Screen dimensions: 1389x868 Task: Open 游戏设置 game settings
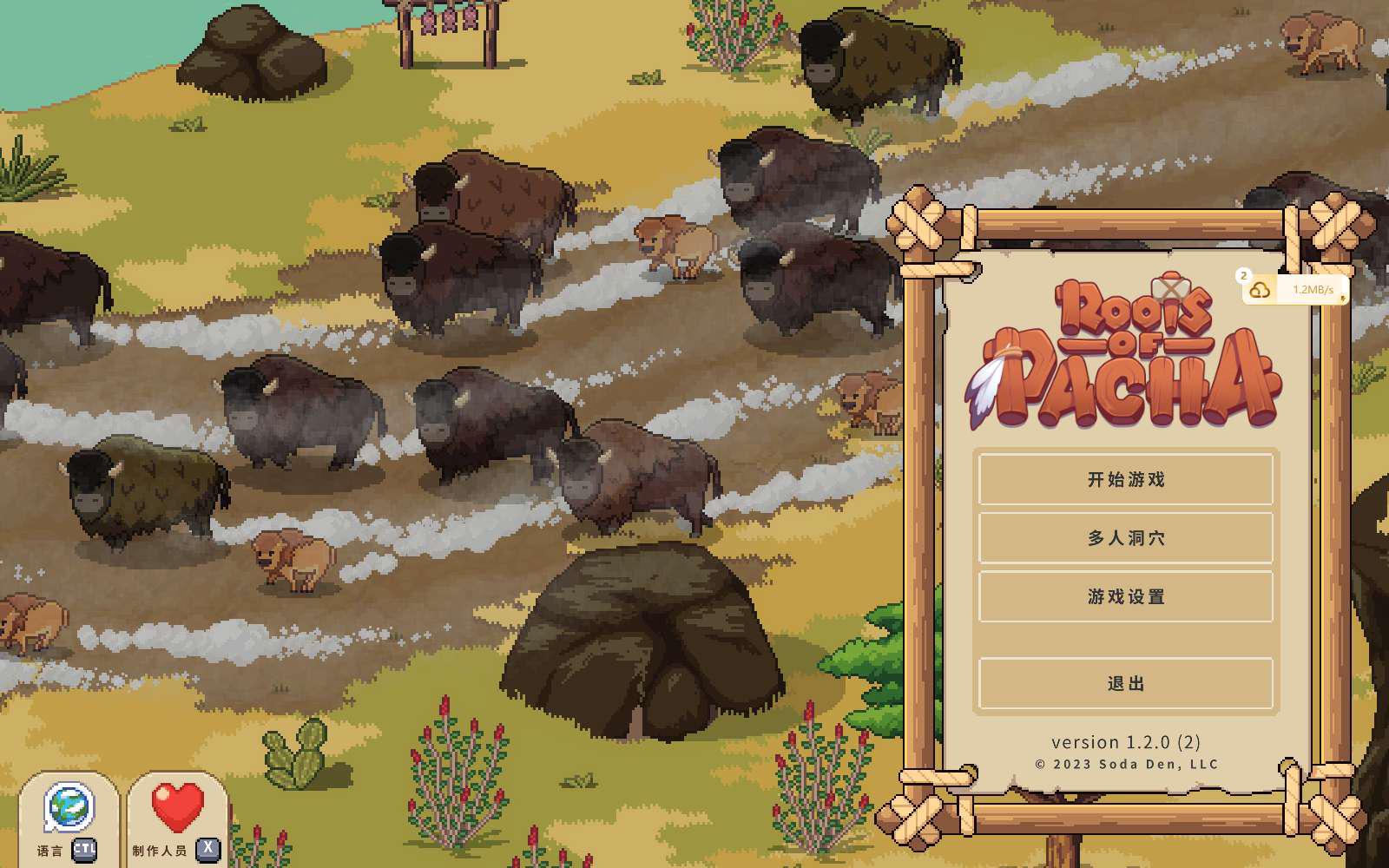[x=1125, y=596]
